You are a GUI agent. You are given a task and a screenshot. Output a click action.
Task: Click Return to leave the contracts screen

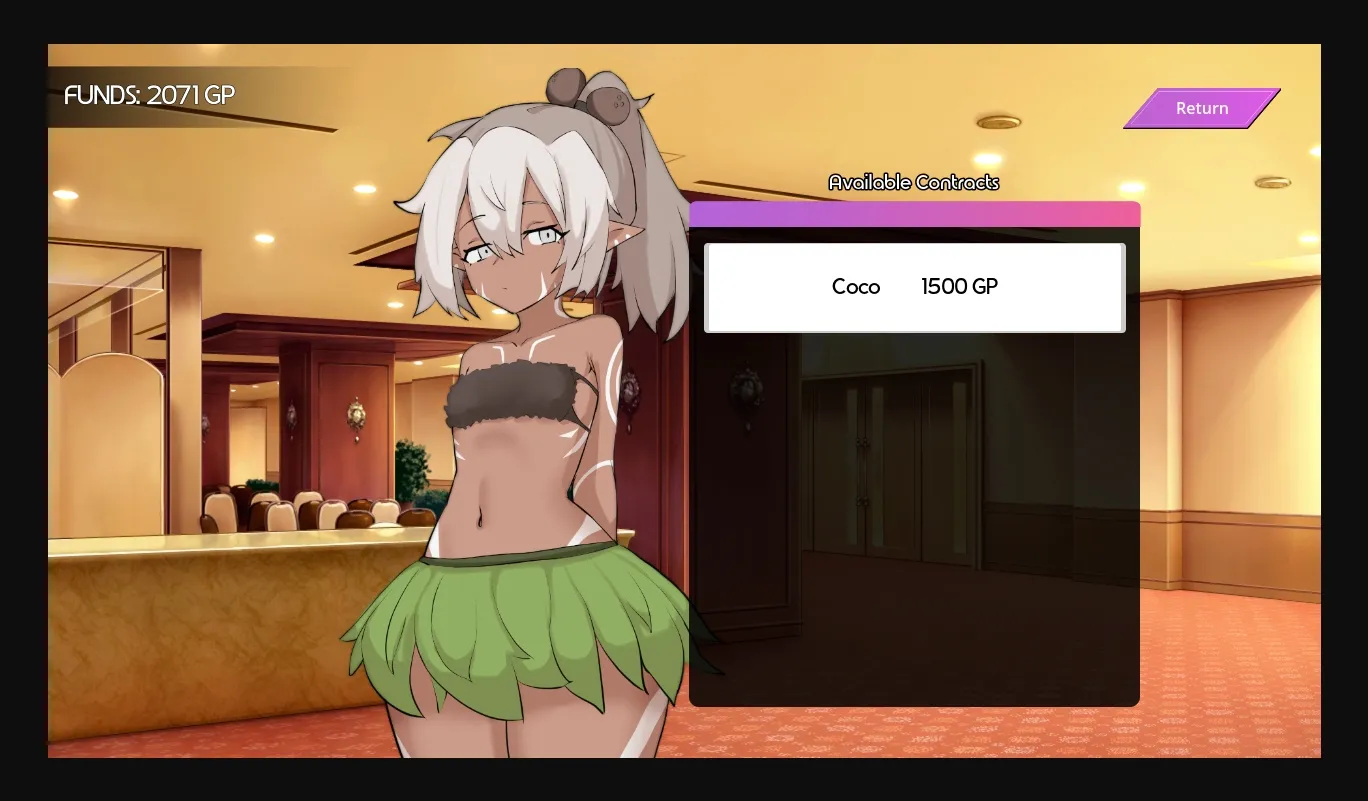point(1201,108)
